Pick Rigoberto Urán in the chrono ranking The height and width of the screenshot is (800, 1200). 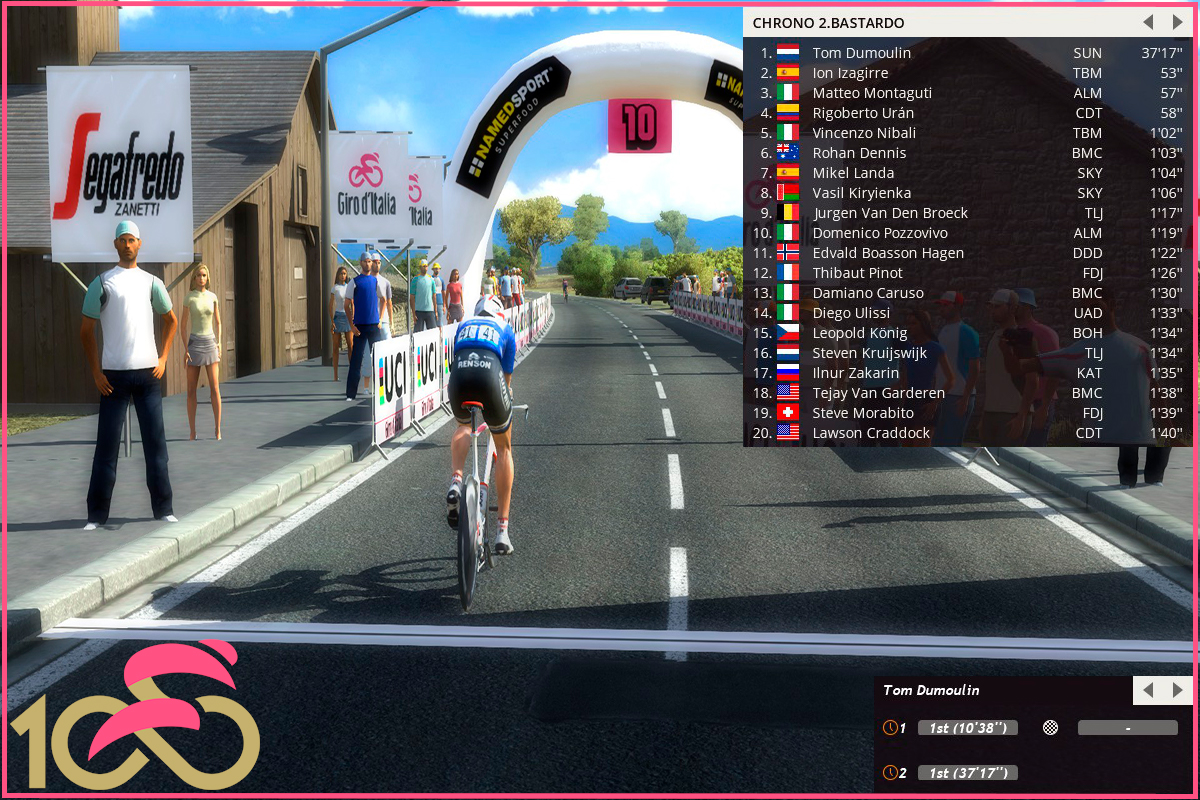pos(863,113)
